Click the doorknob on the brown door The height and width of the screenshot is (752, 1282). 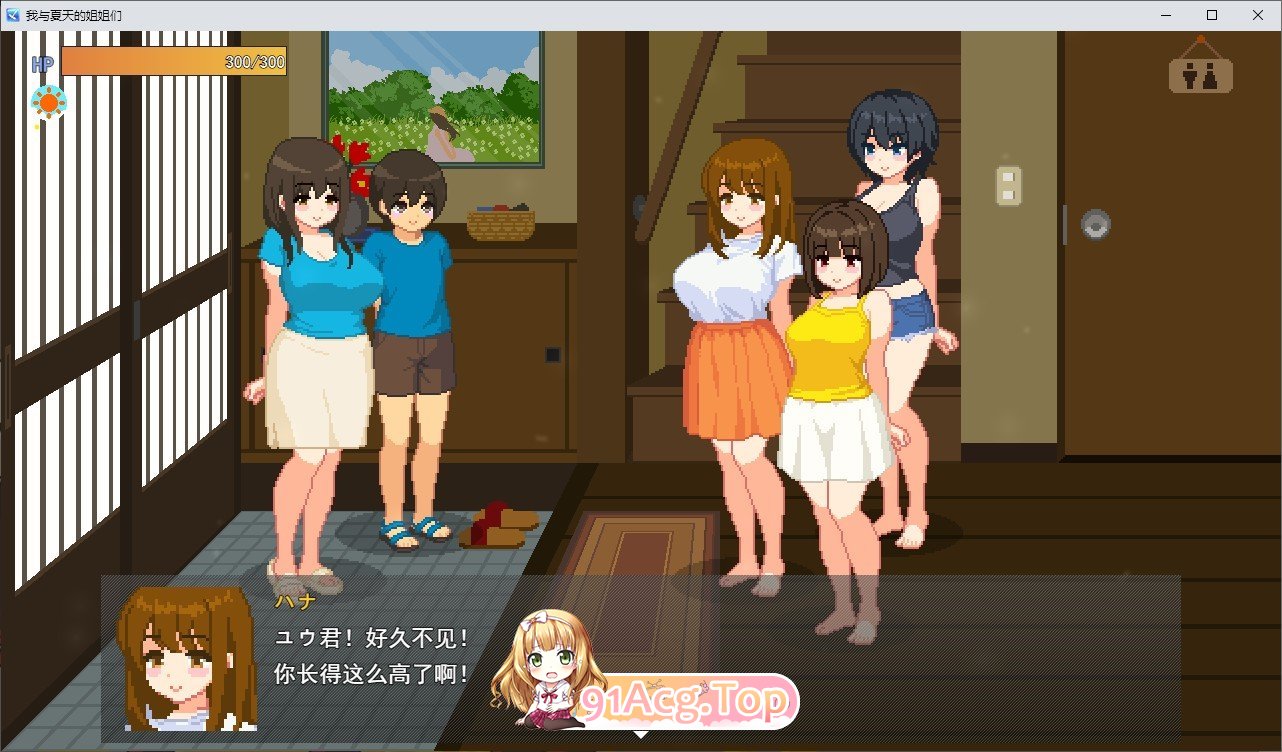[1095, 226]
